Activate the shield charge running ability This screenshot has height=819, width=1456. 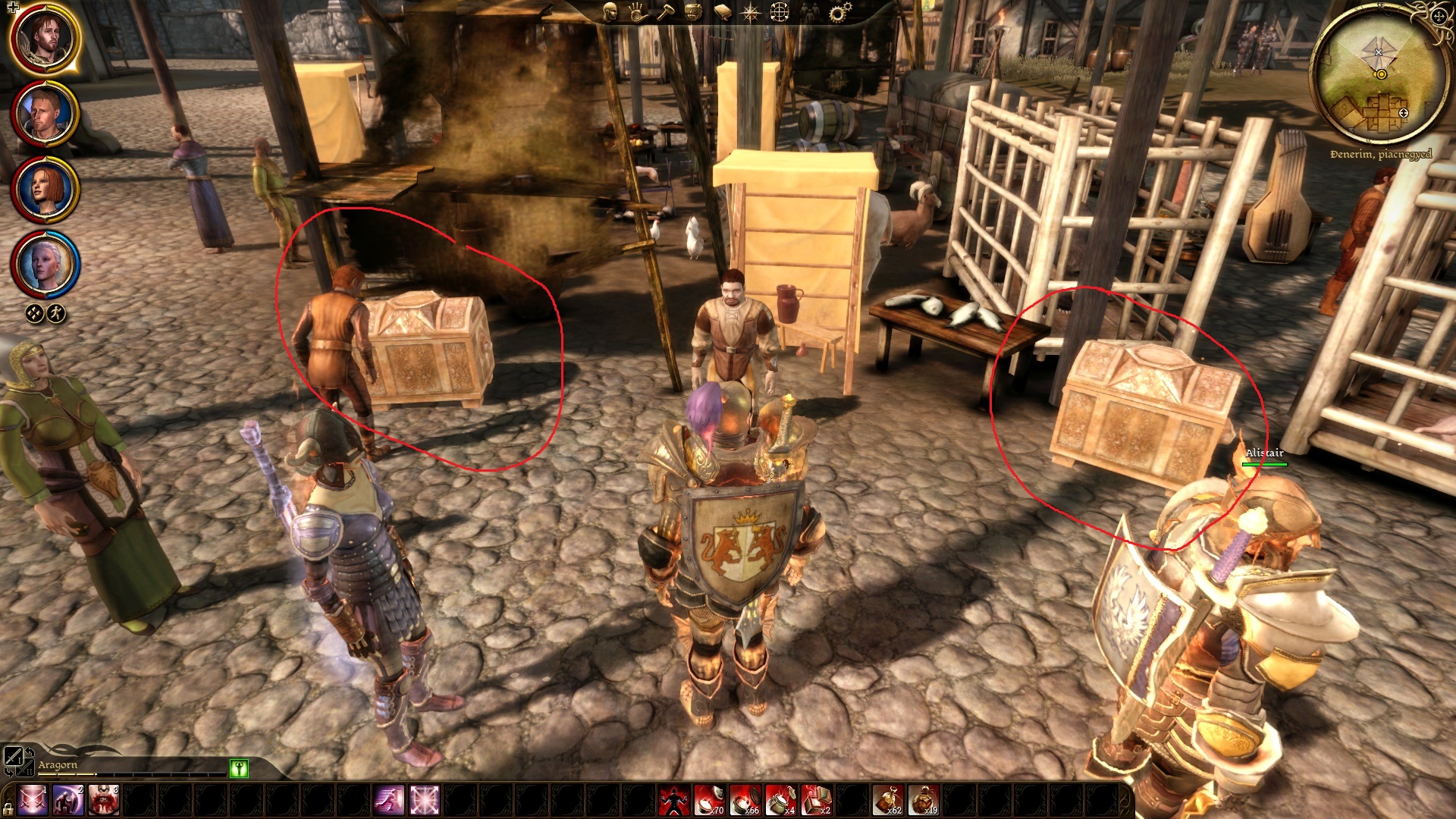coord(388,801)
